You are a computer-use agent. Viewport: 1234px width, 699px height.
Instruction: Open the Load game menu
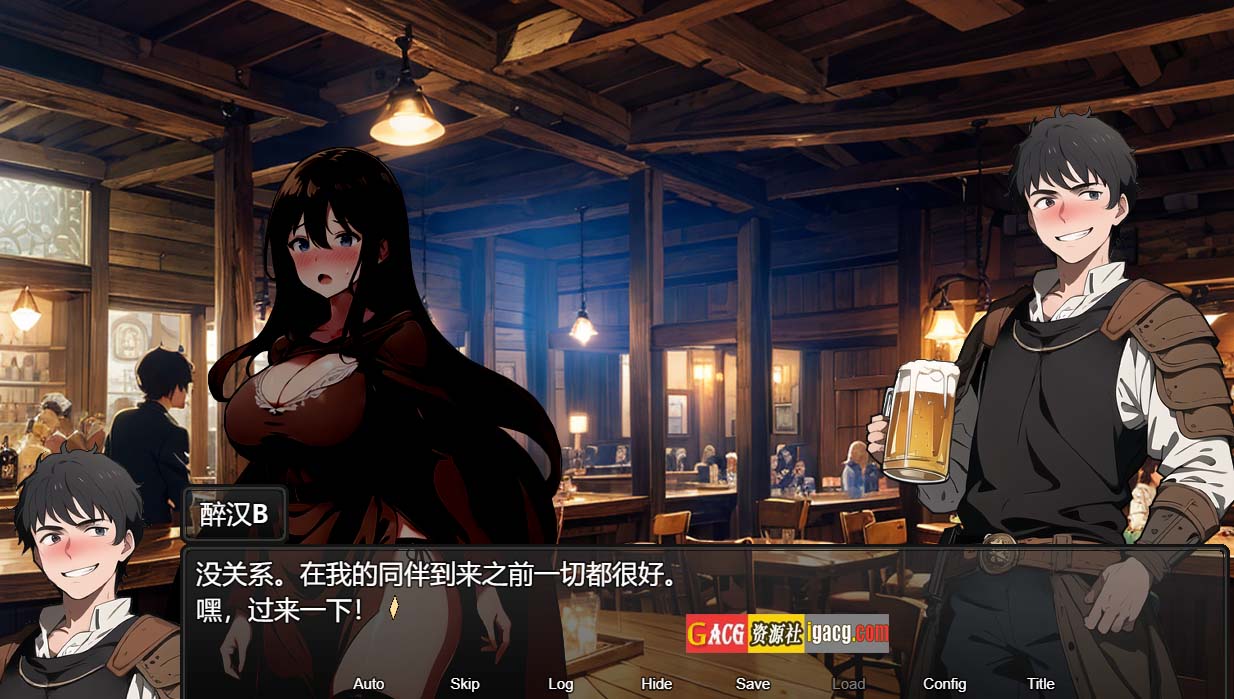click(848, 684)
